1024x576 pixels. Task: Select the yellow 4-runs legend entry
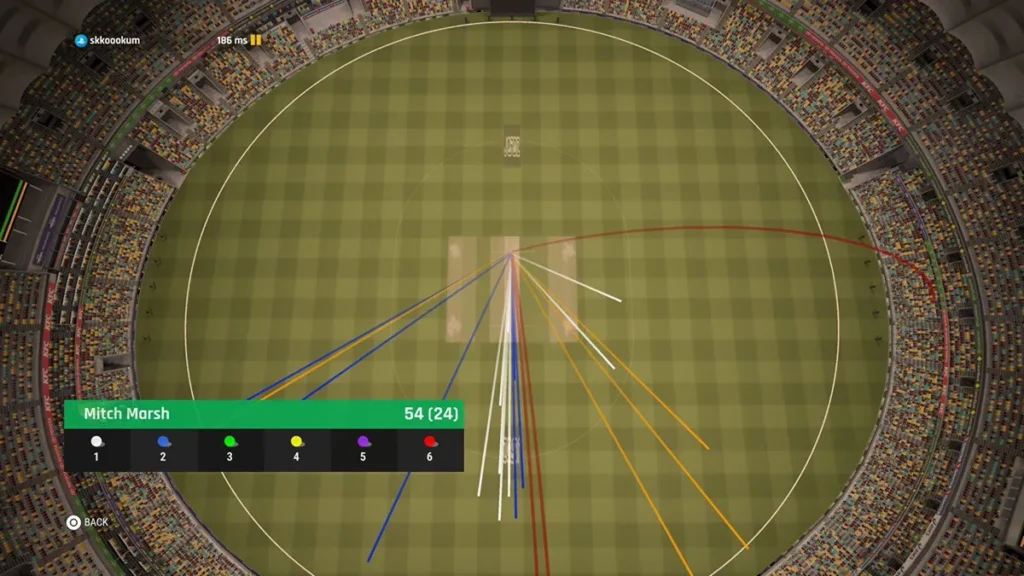click(x=297, y=449)
